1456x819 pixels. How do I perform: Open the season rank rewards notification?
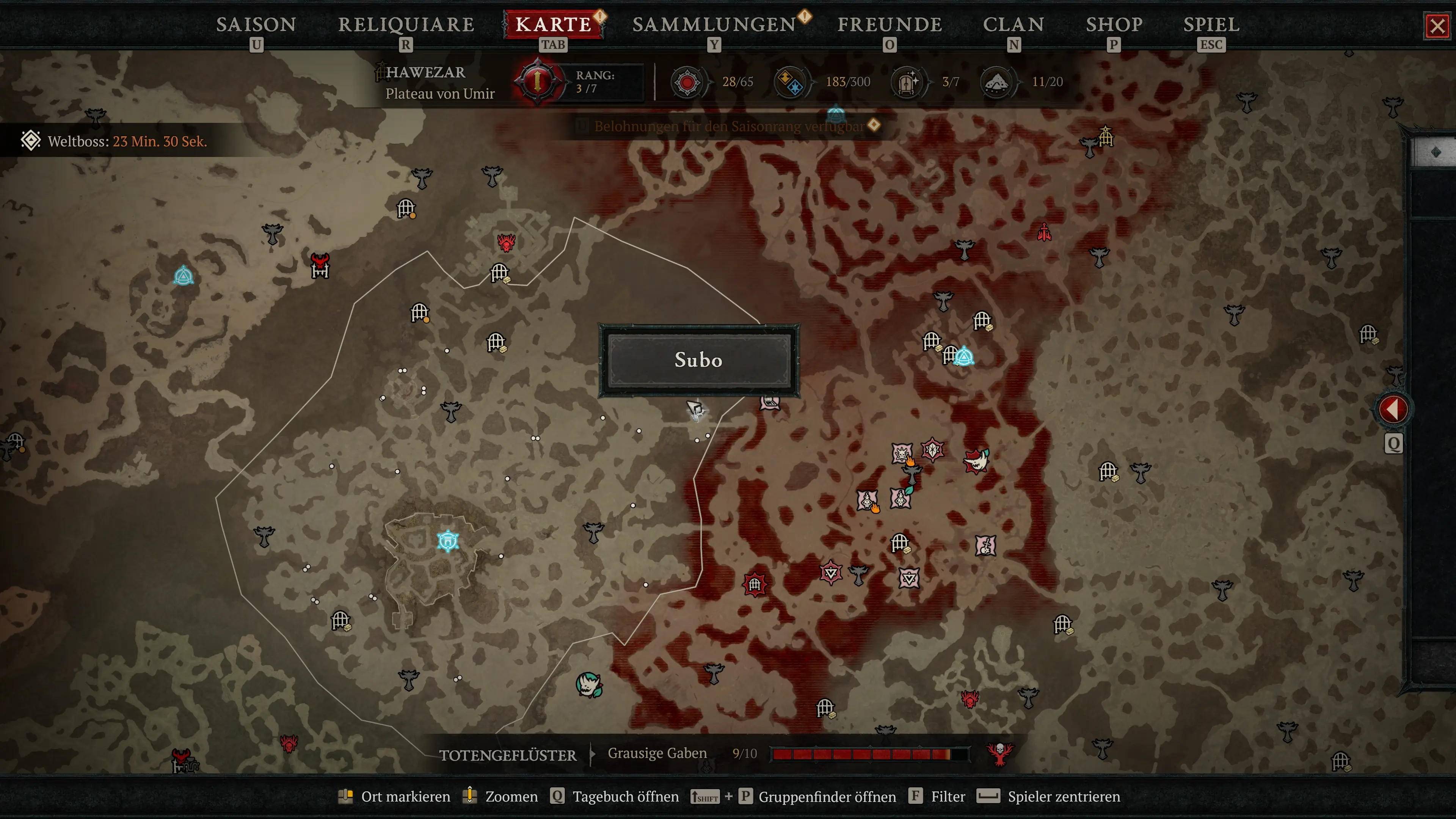(x=729, y=126)
